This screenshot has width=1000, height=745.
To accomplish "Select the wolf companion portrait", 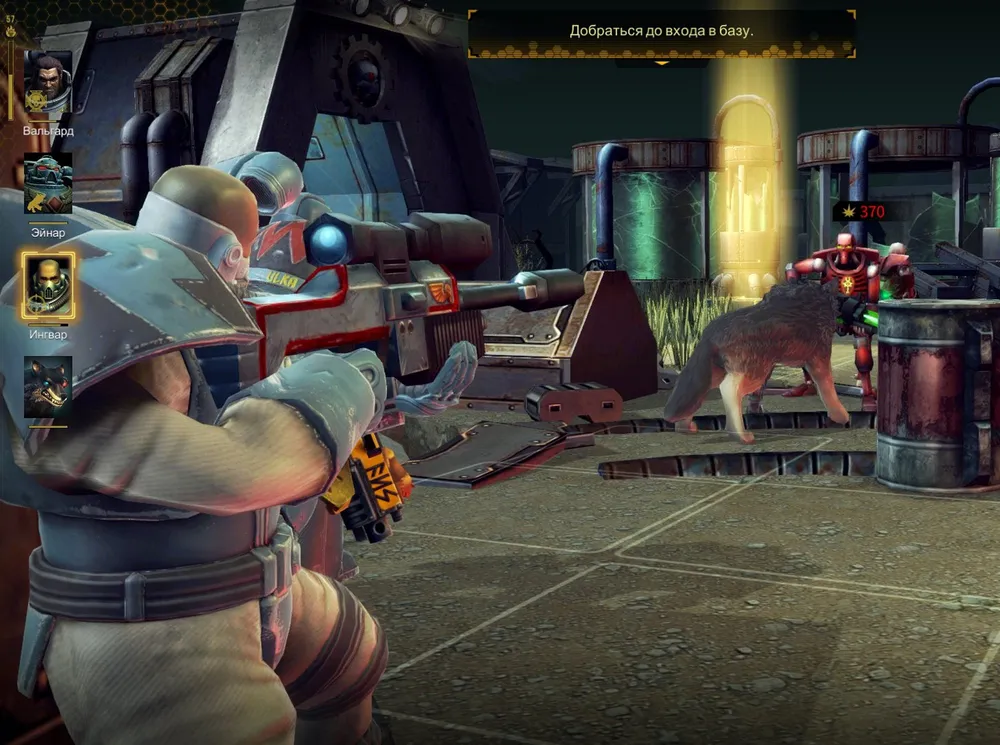I will click(48, 386).
